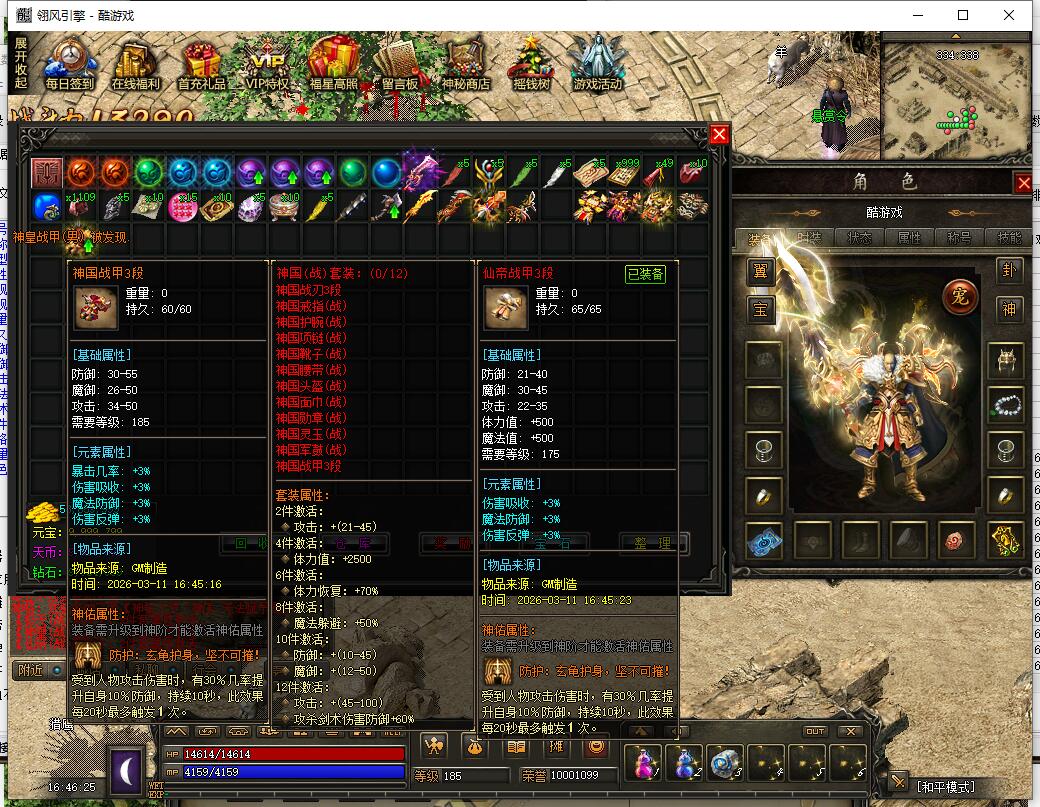Maximize the game window

[x=963, y=15]
